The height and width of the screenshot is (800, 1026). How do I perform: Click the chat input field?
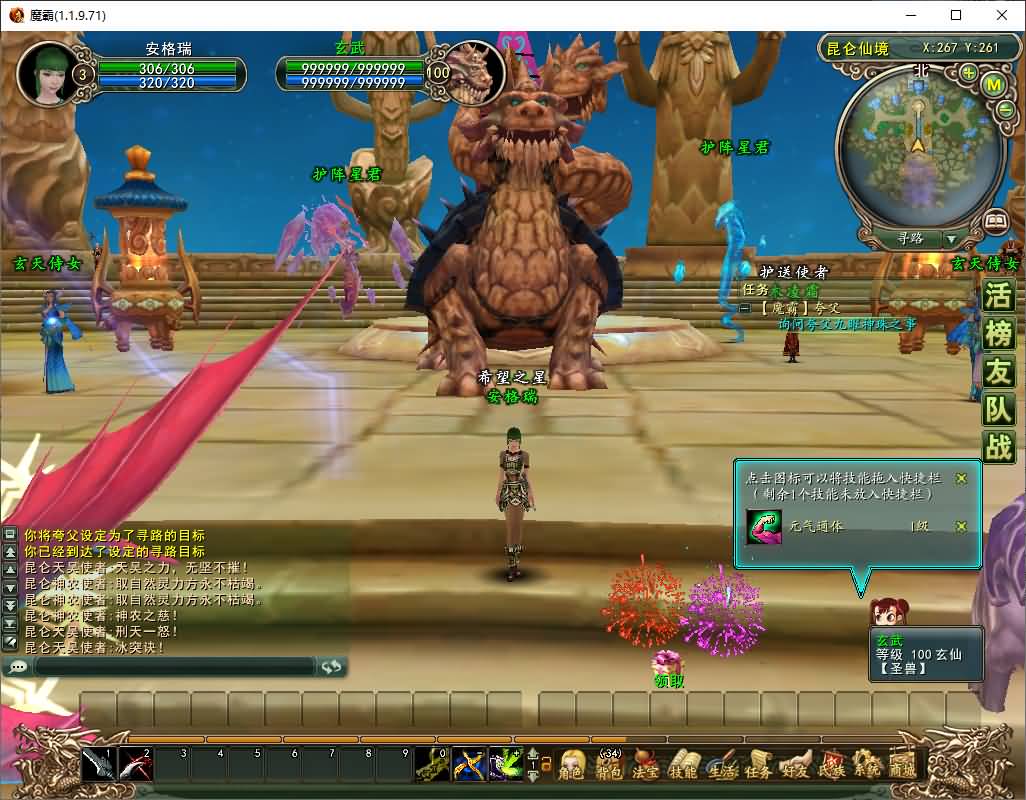click(x=175, y=666)
